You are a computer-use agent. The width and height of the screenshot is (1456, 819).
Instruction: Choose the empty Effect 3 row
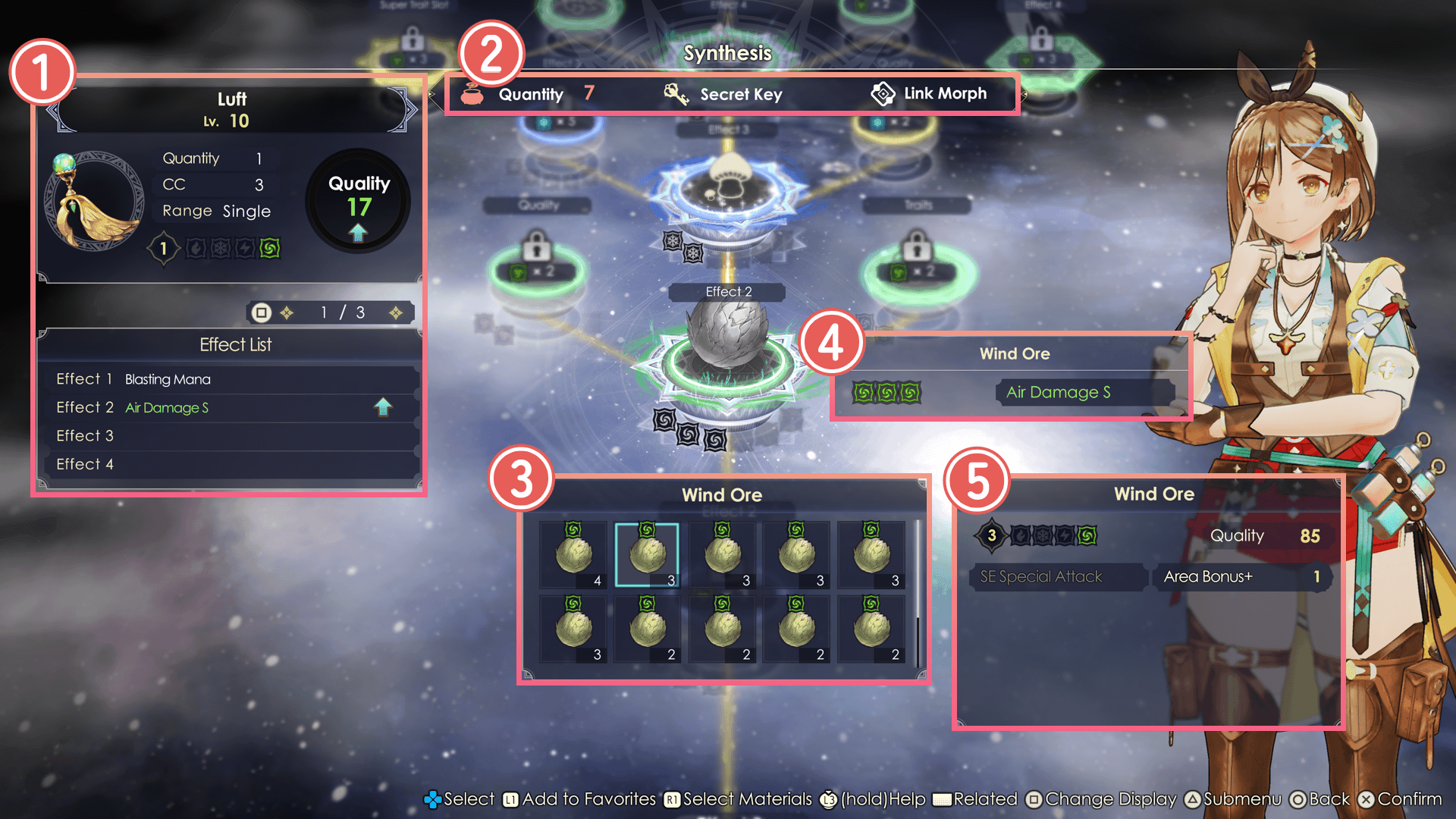coord(227,436)
